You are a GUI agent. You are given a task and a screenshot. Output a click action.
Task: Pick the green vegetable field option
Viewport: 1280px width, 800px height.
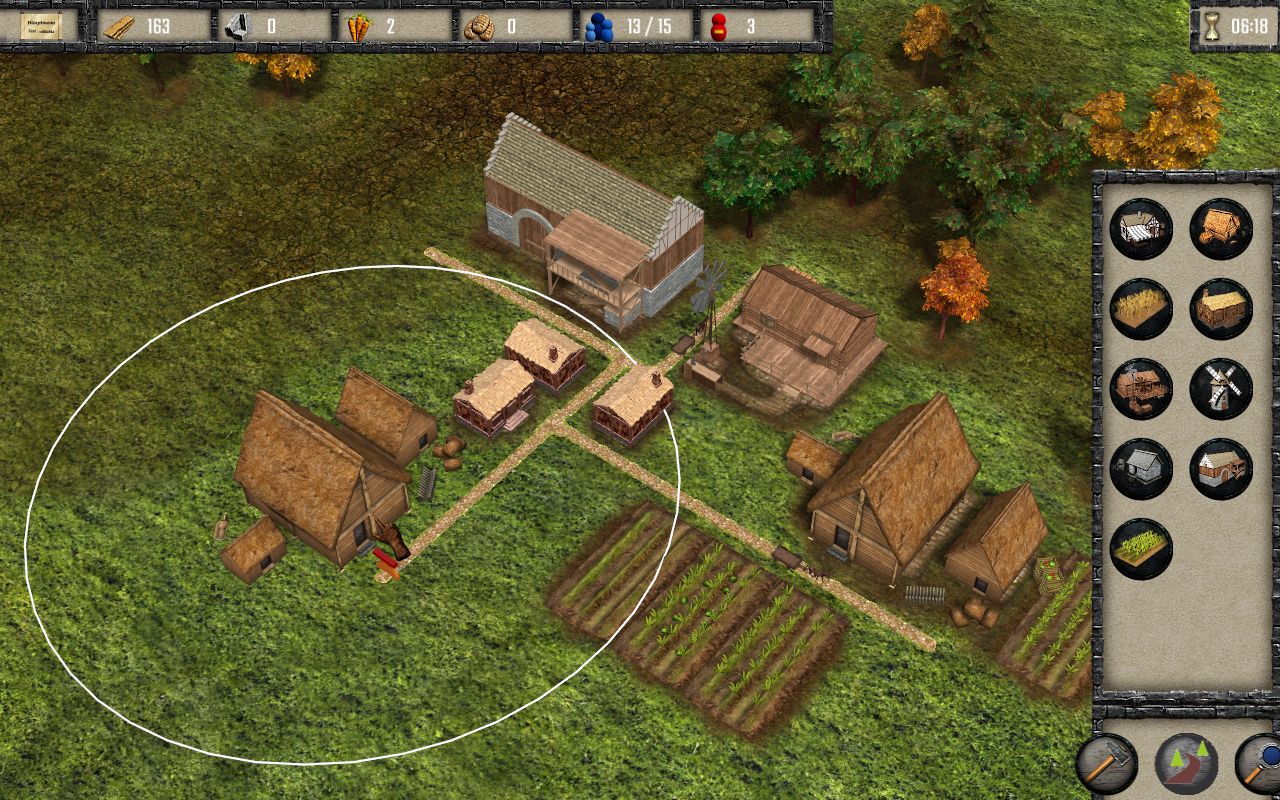pyautogui.click(x=1141, y=548)
